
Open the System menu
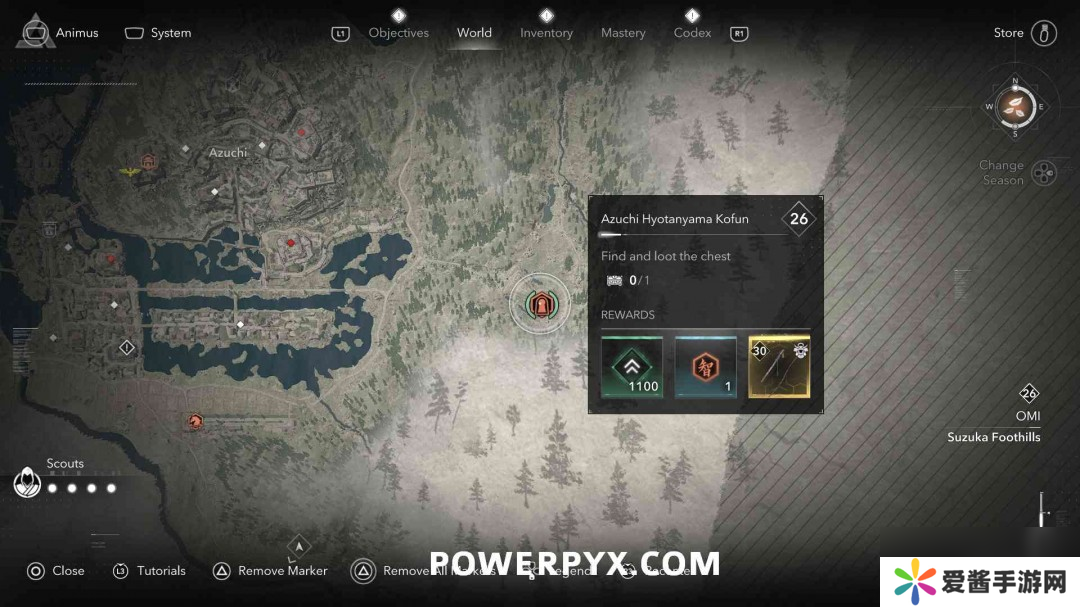[158, 33]
